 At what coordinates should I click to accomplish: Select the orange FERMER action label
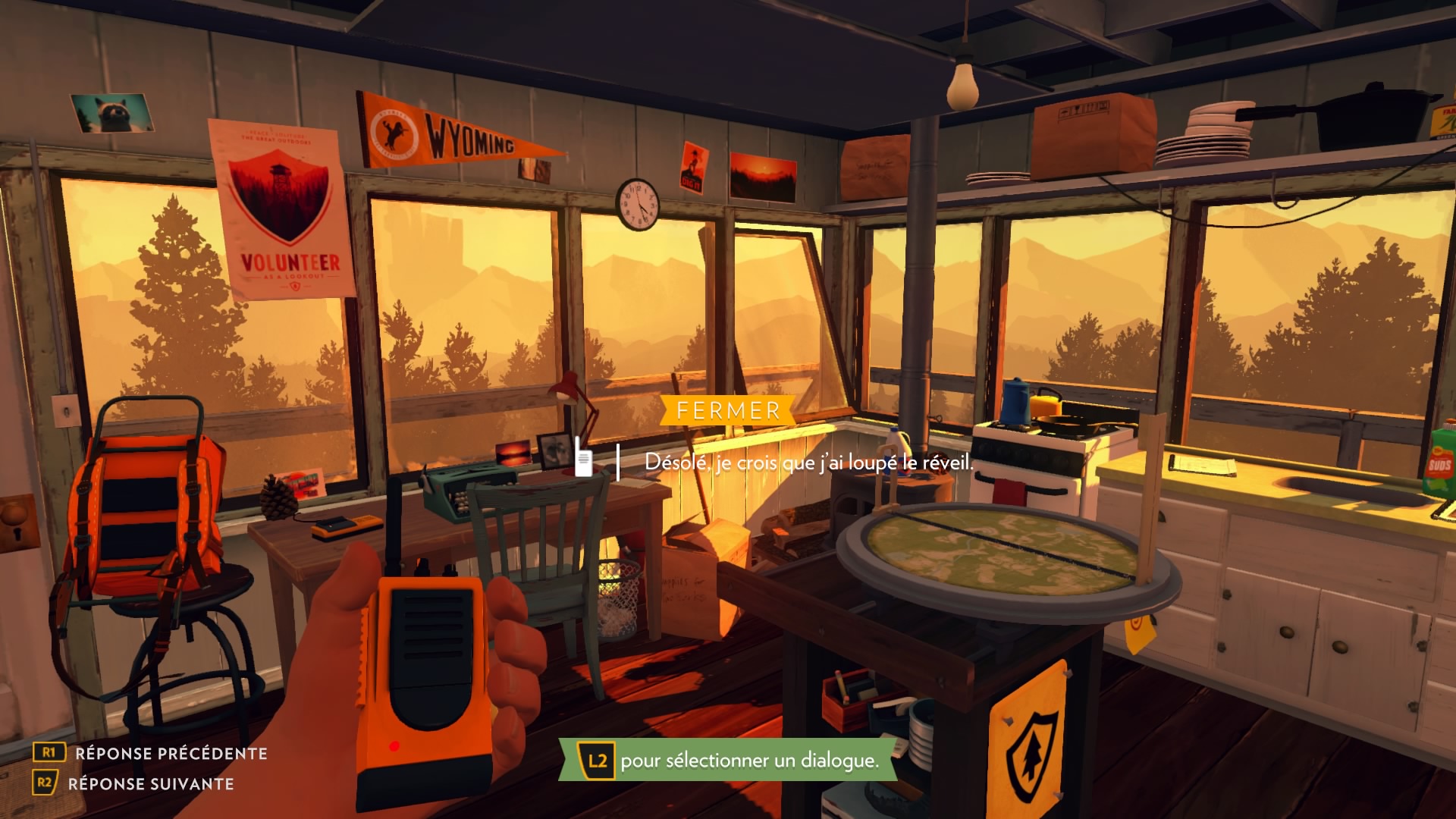click(728, 411)
